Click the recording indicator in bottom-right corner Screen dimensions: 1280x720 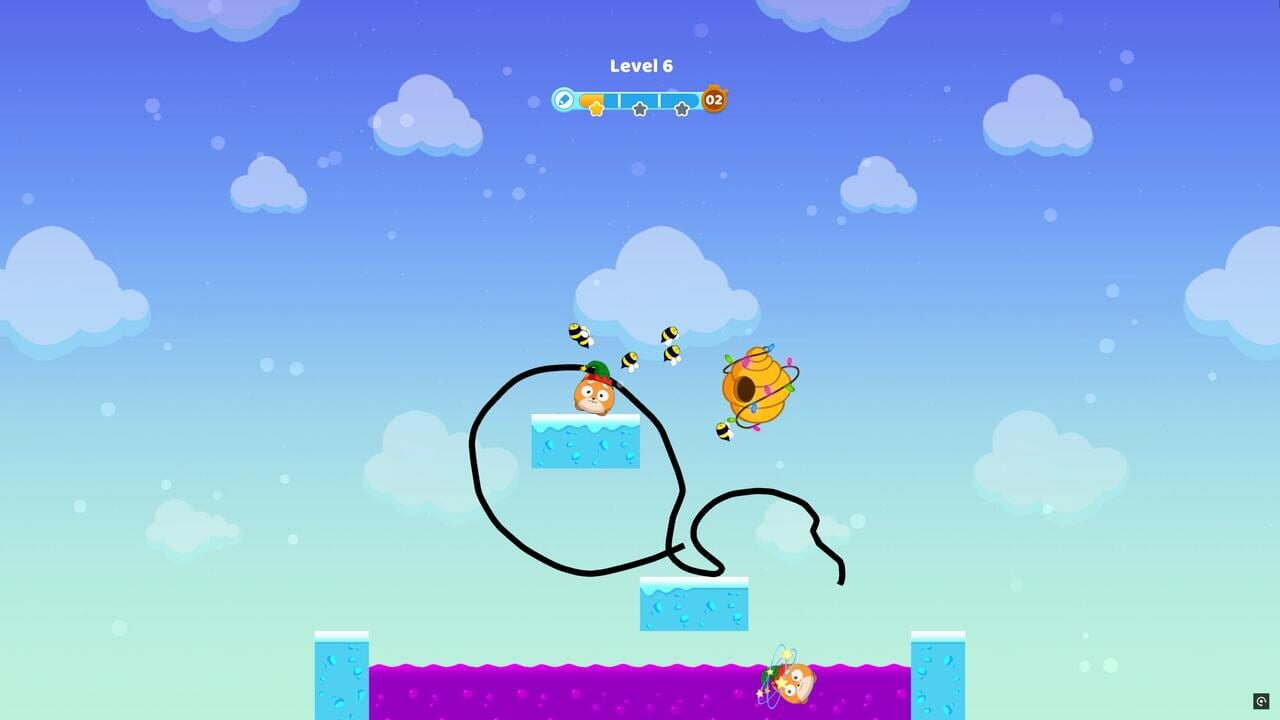click(x=1259, y=700)
